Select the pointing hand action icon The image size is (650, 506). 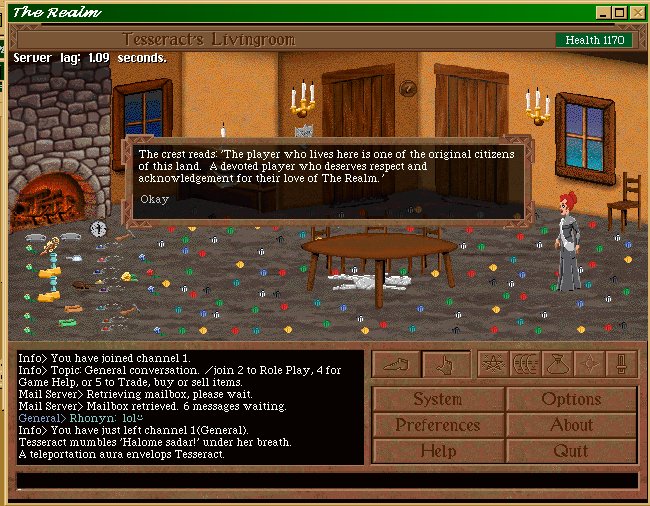(x=445, y=364)
